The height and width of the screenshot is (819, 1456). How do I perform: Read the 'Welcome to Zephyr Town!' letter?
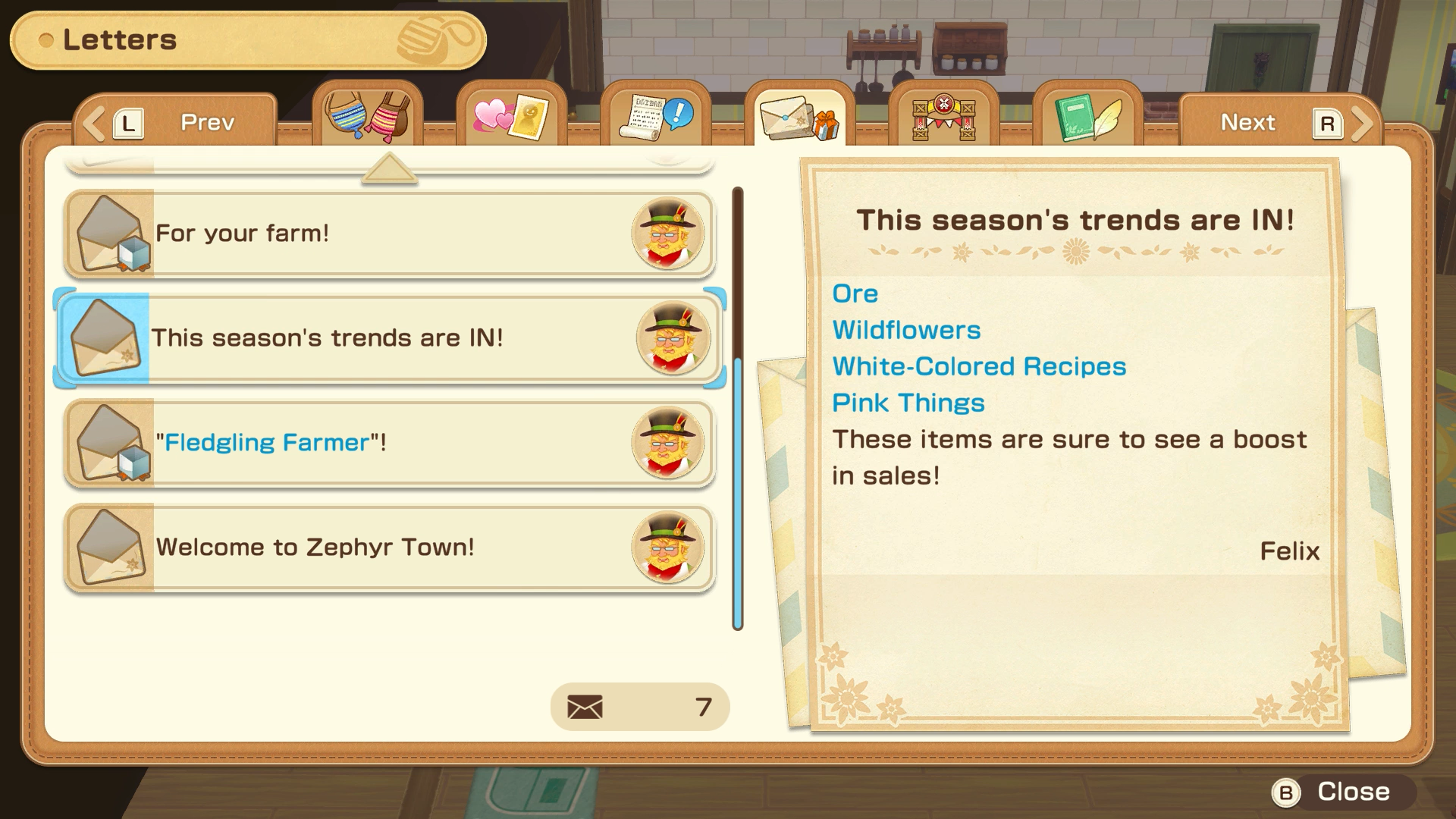pos(387,548)
